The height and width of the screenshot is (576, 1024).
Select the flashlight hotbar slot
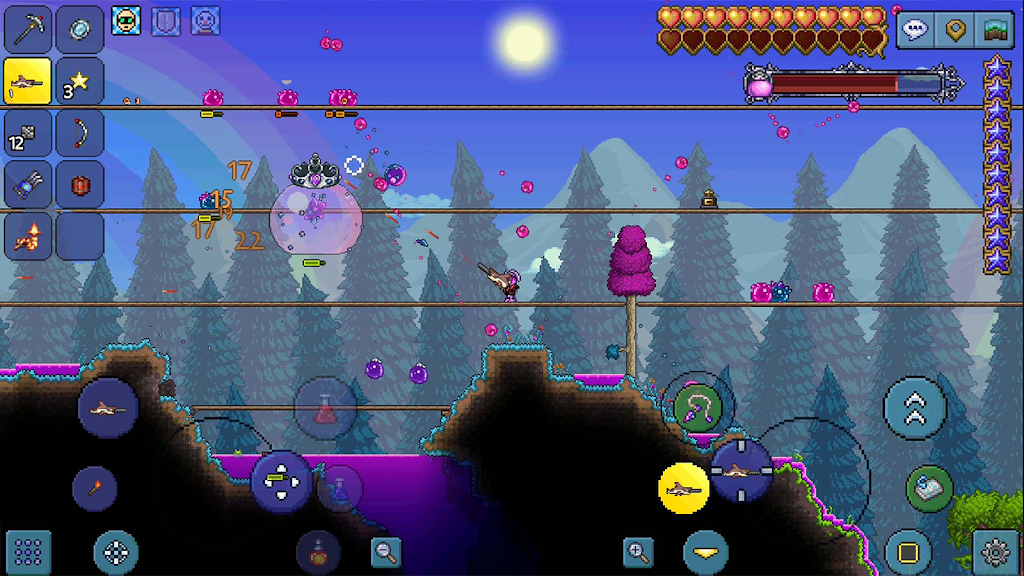29,185
